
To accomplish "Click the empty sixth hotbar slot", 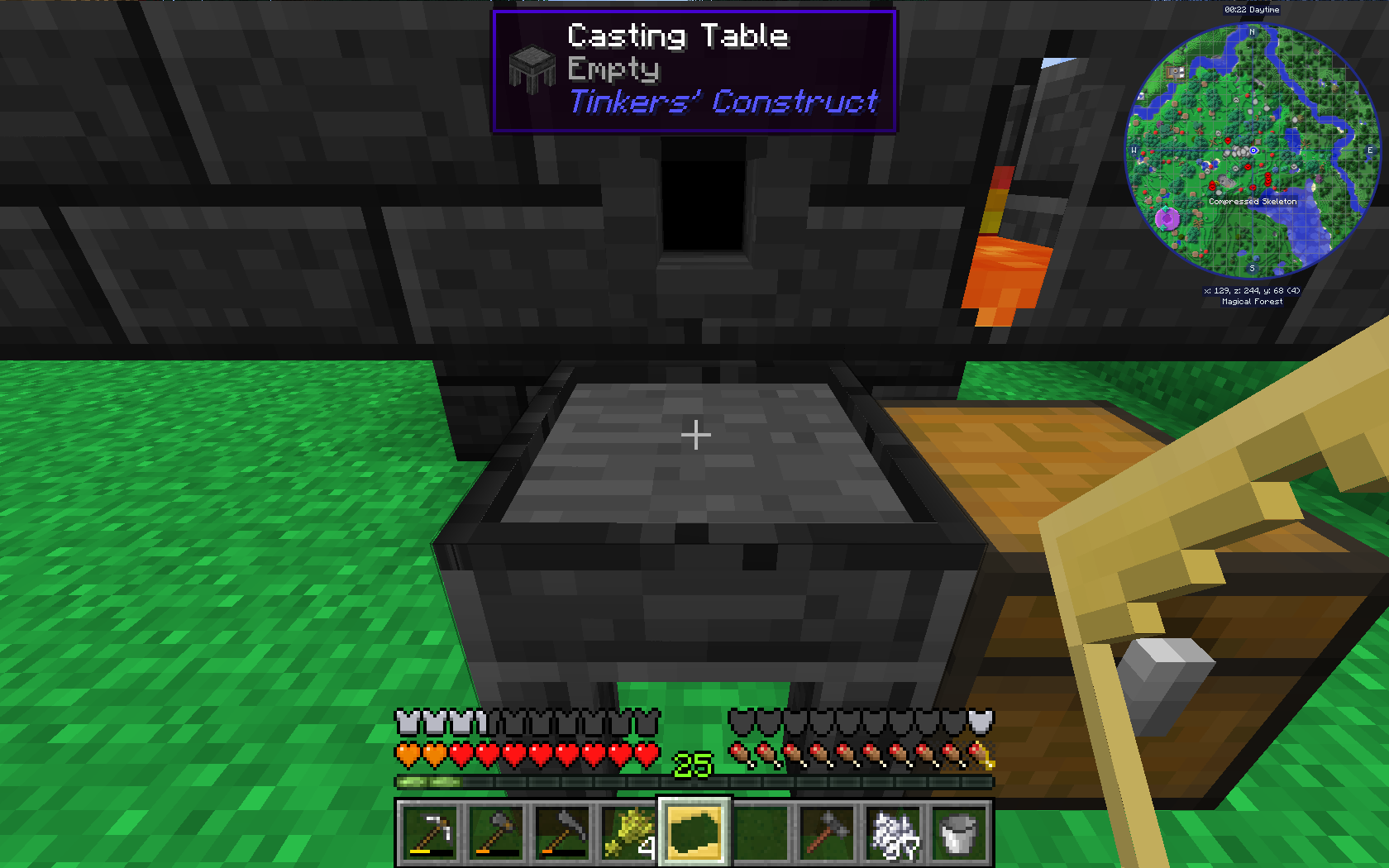I will [761, 833].
